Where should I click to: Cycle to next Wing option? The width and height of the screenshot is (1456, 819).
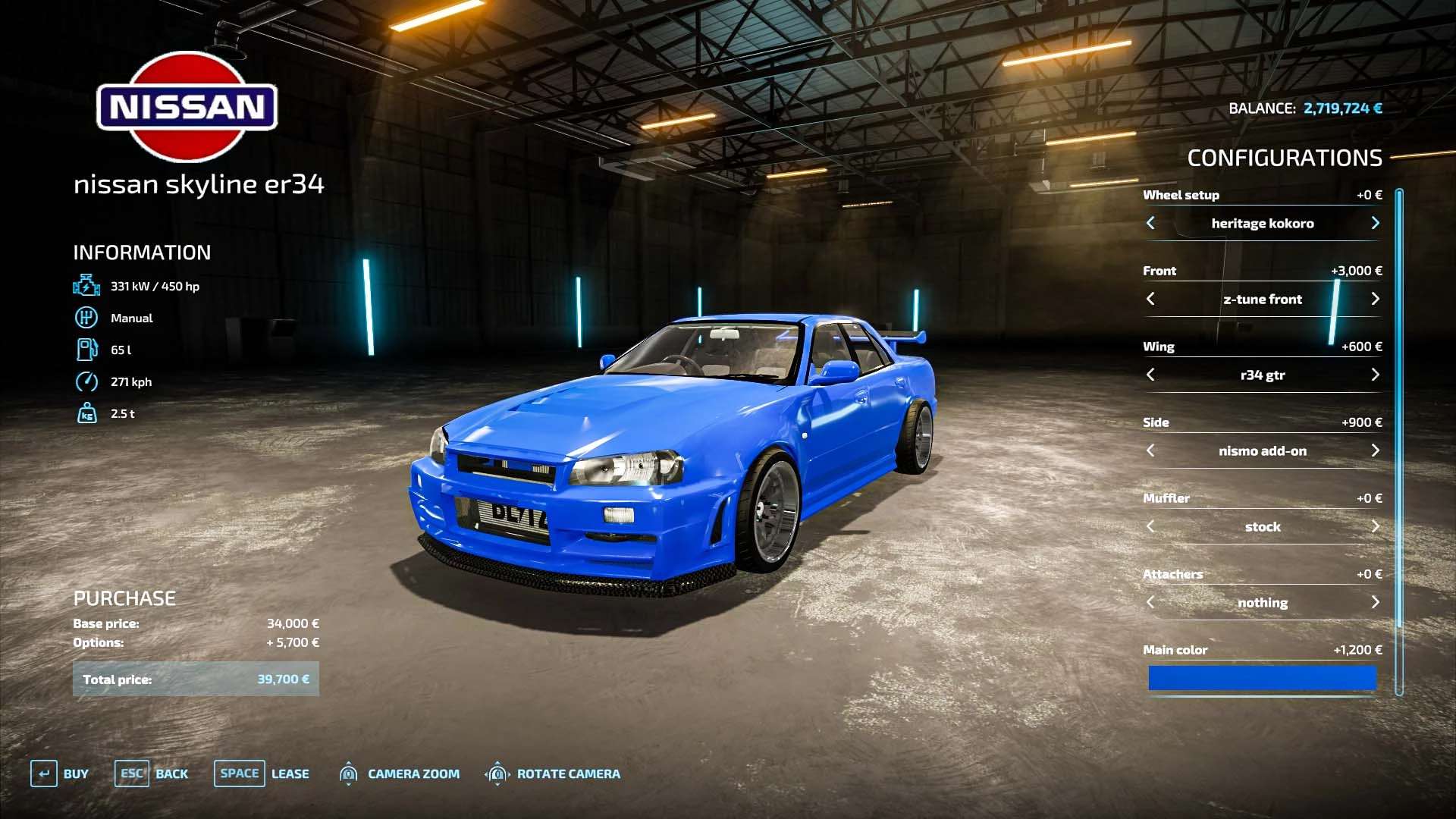[1375, 375]
